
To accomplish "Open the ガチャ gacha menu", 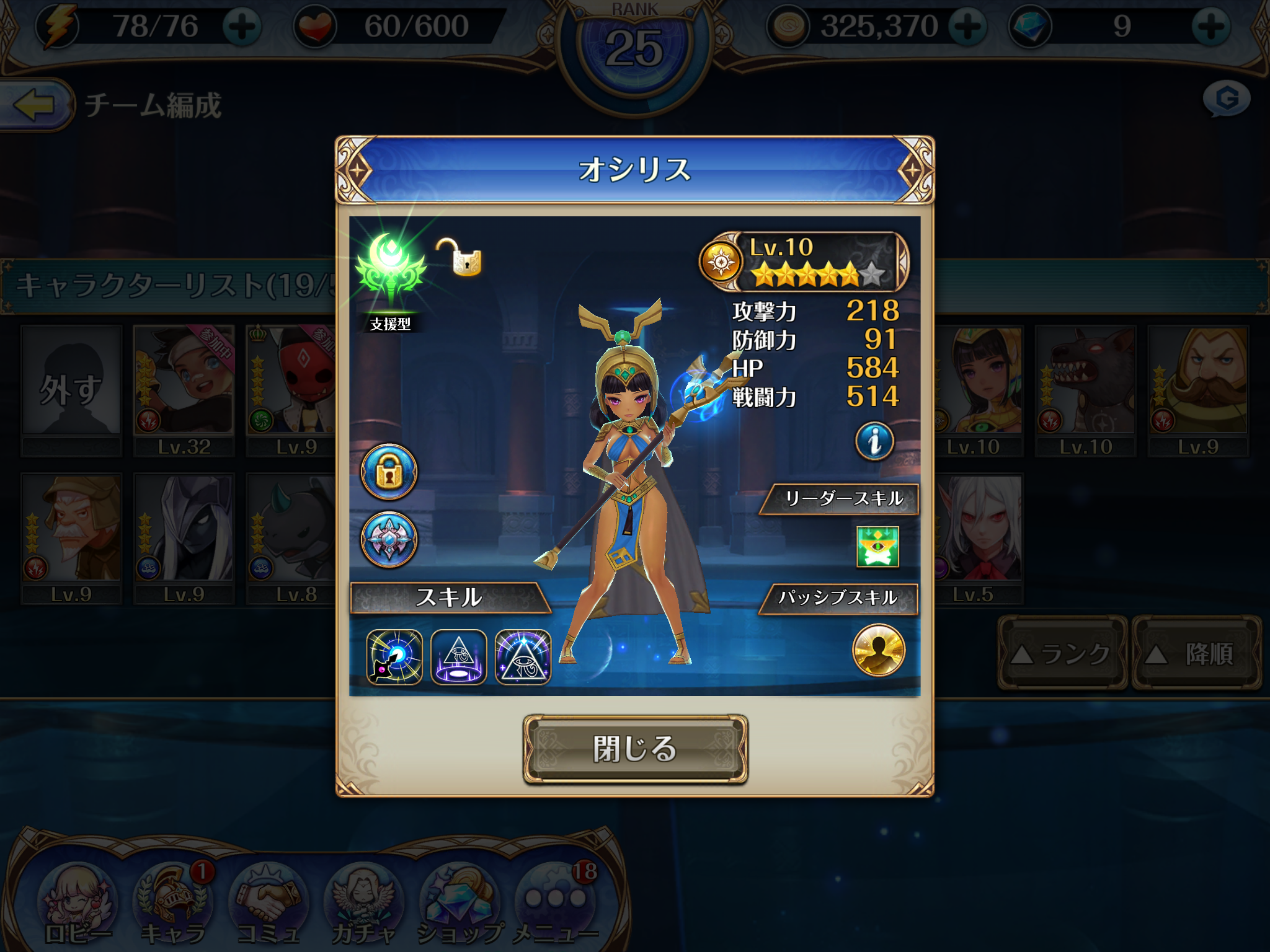I will click(363, 905).
